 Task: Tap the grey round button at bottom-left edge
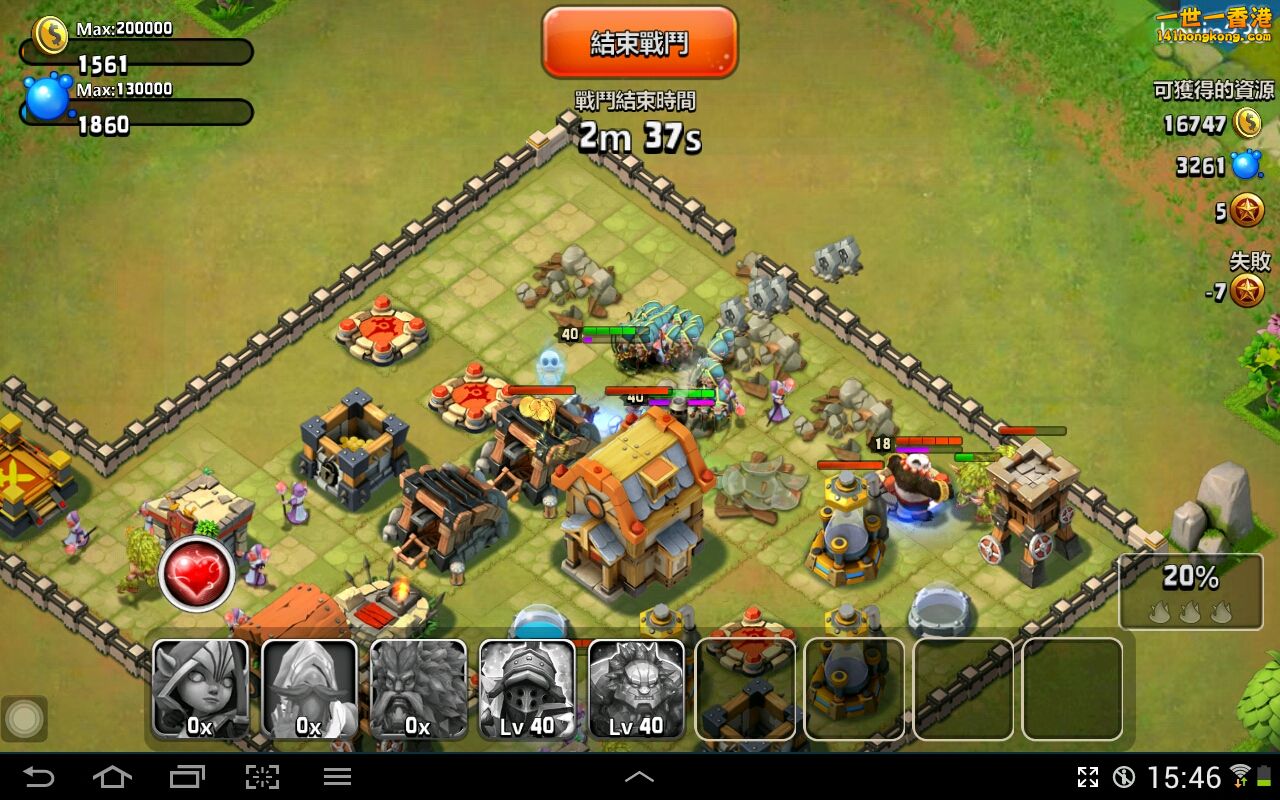click(24, 718)
